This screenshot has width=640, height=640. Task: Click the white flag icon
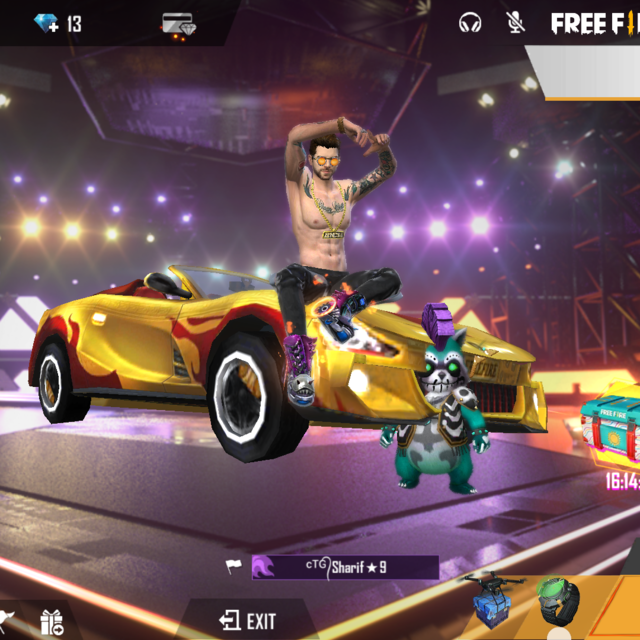pyautogui.click(x=233, y=567)
